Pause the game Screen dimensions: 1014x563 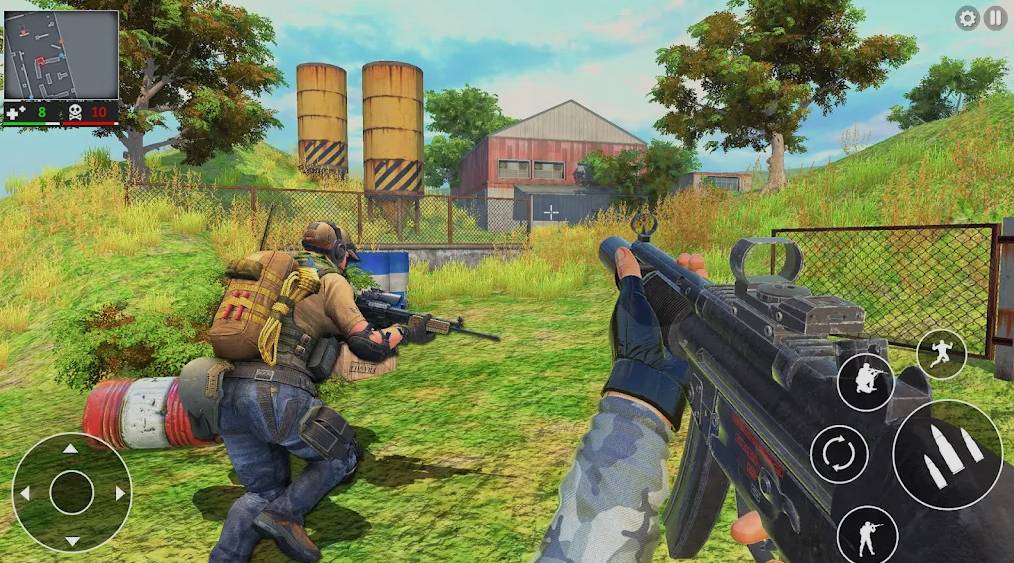point(995,18)
